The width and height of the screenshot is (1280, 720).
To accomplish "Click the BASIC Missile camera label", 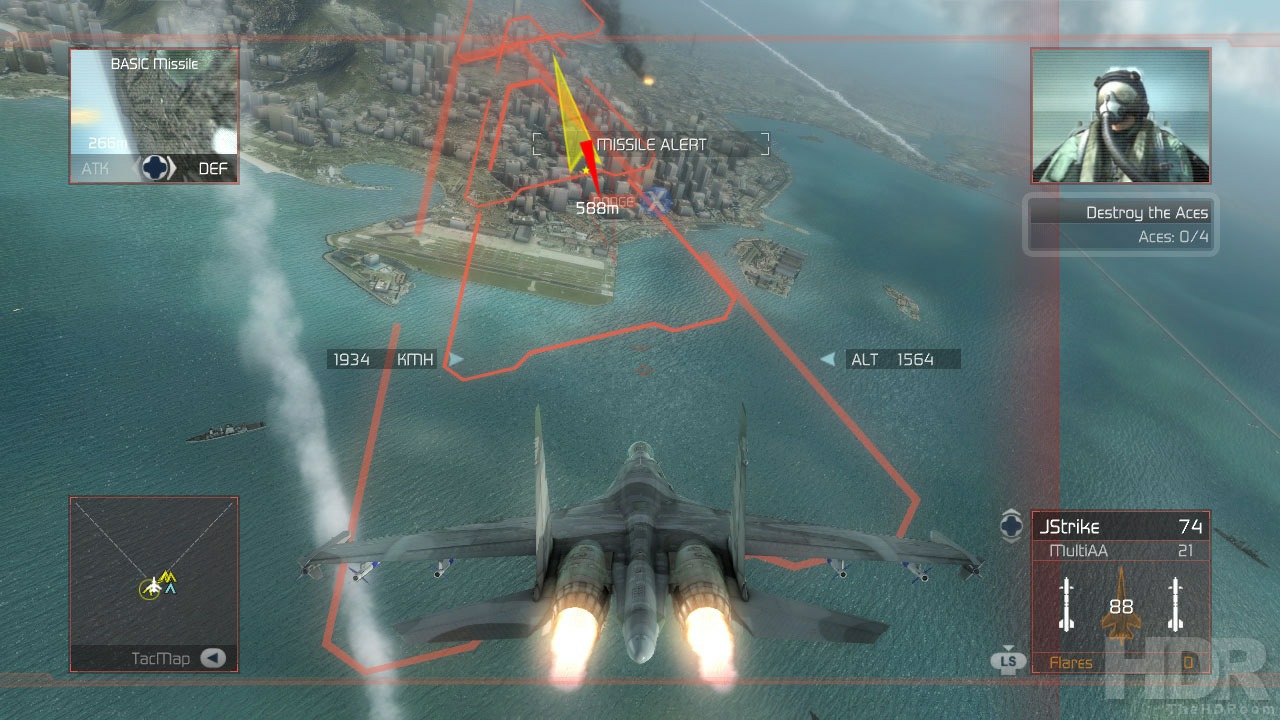I will 155,63.
